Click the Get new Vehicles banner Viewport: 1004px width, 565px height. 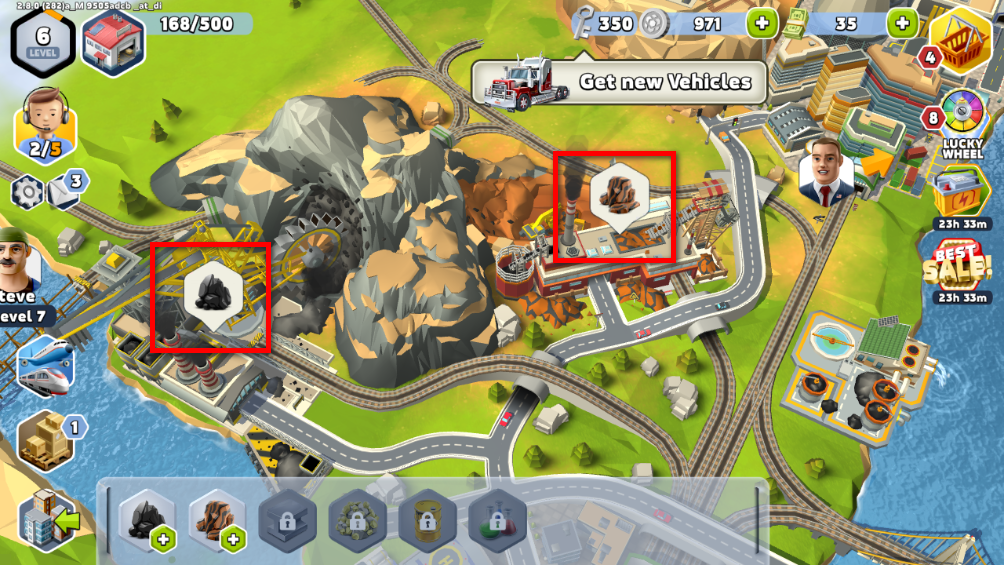point(618,82)
